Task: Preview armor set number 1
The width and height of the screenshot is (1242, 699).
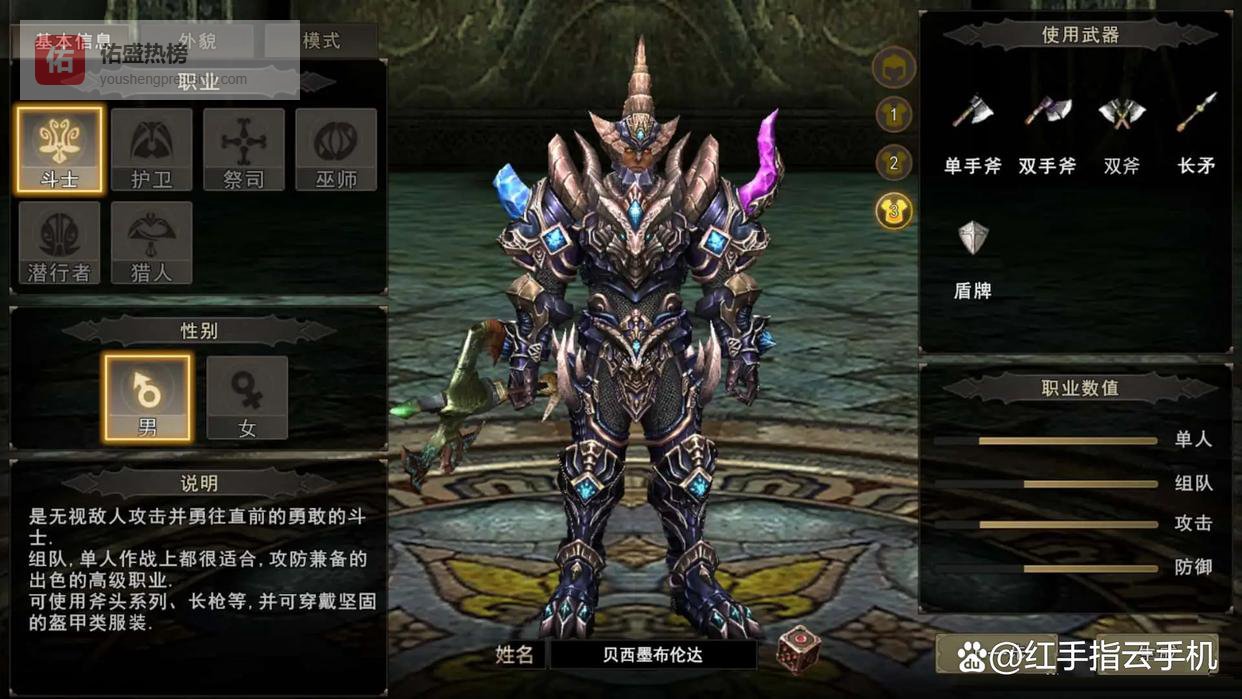Action: [x=894, y=115]
